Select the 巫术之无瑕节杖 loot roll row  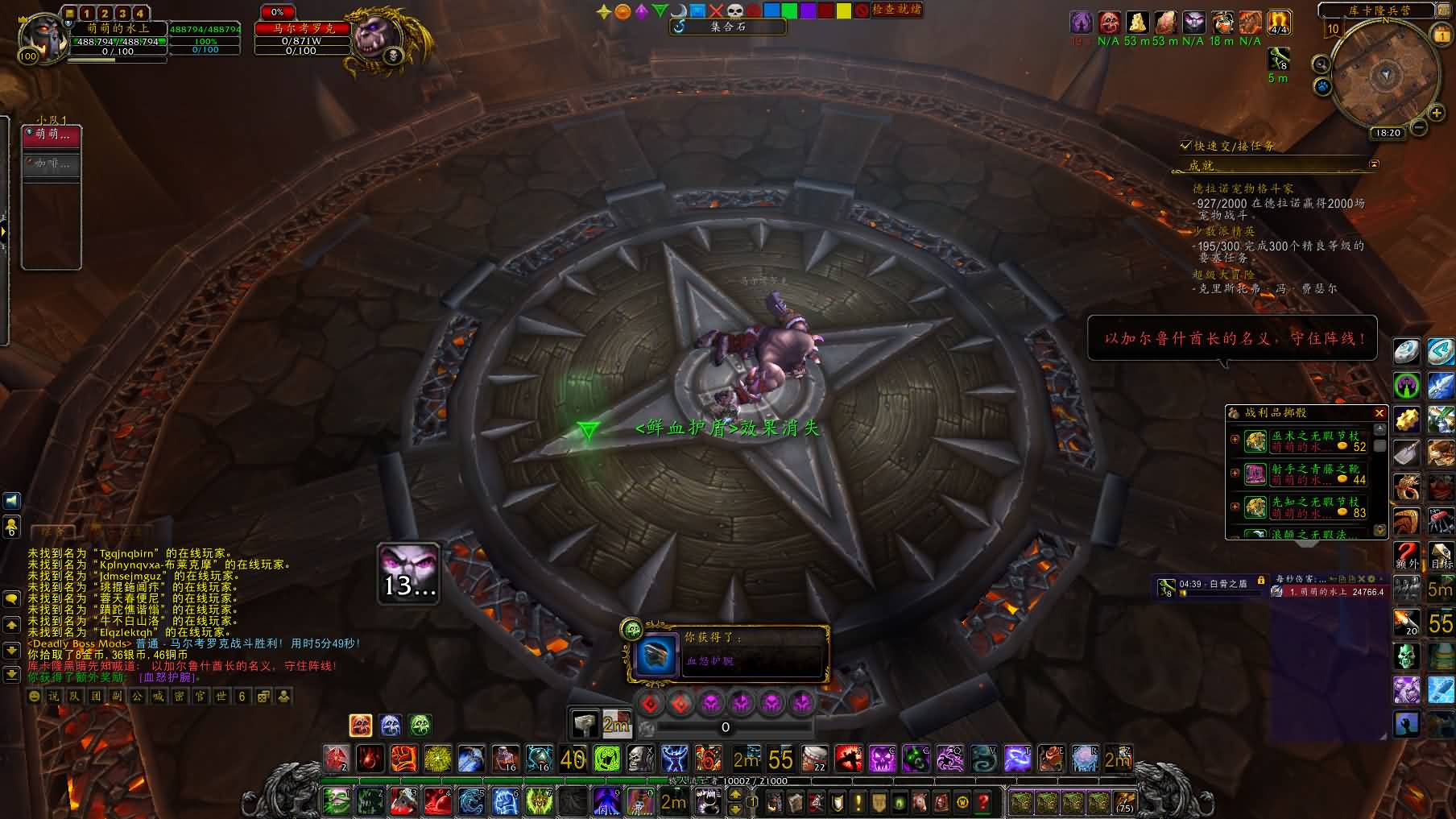1305,441
